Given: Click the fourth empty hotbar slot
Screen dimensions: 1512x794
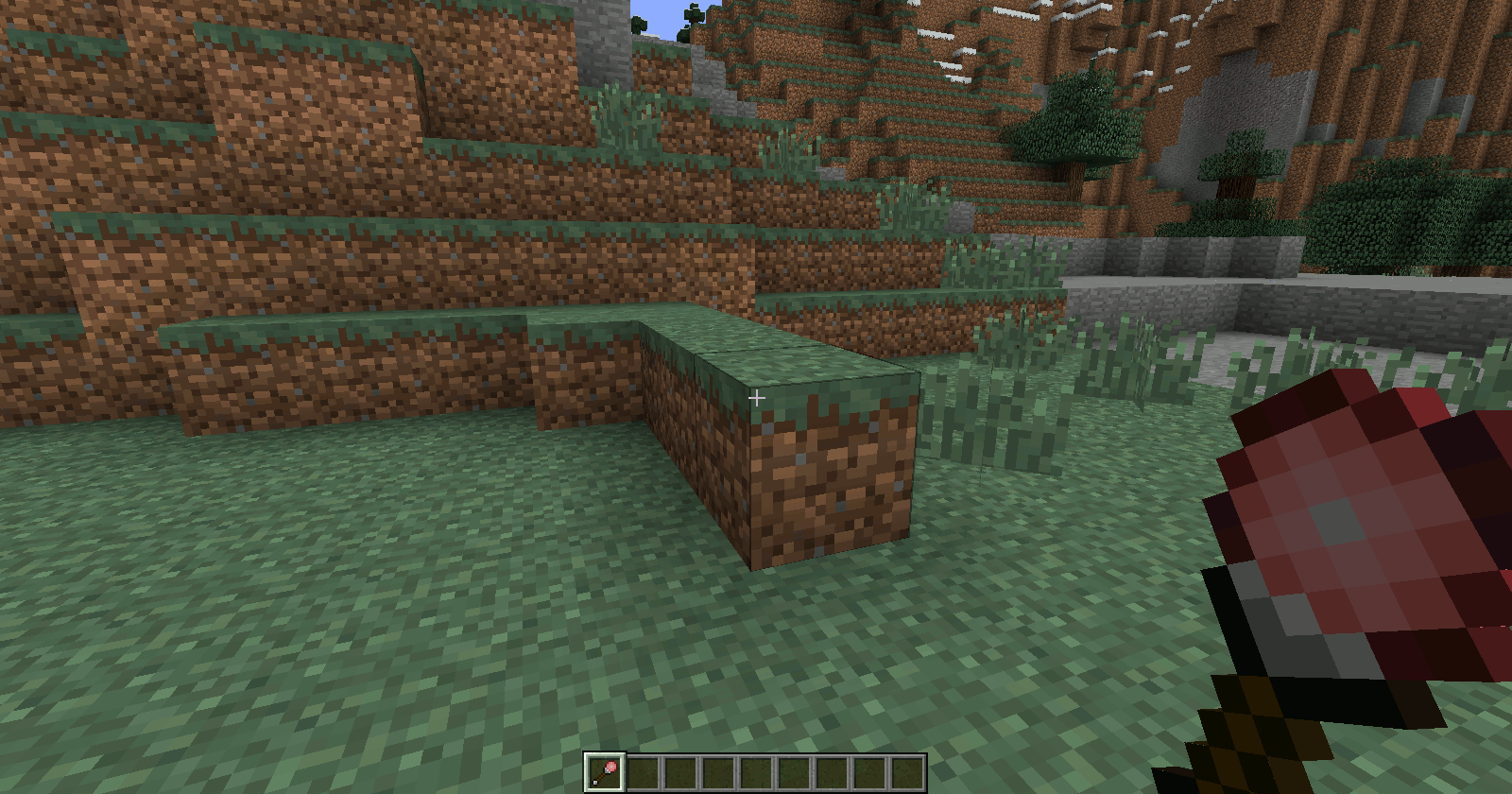Looking at the screenshot, I should pos(717,772).
